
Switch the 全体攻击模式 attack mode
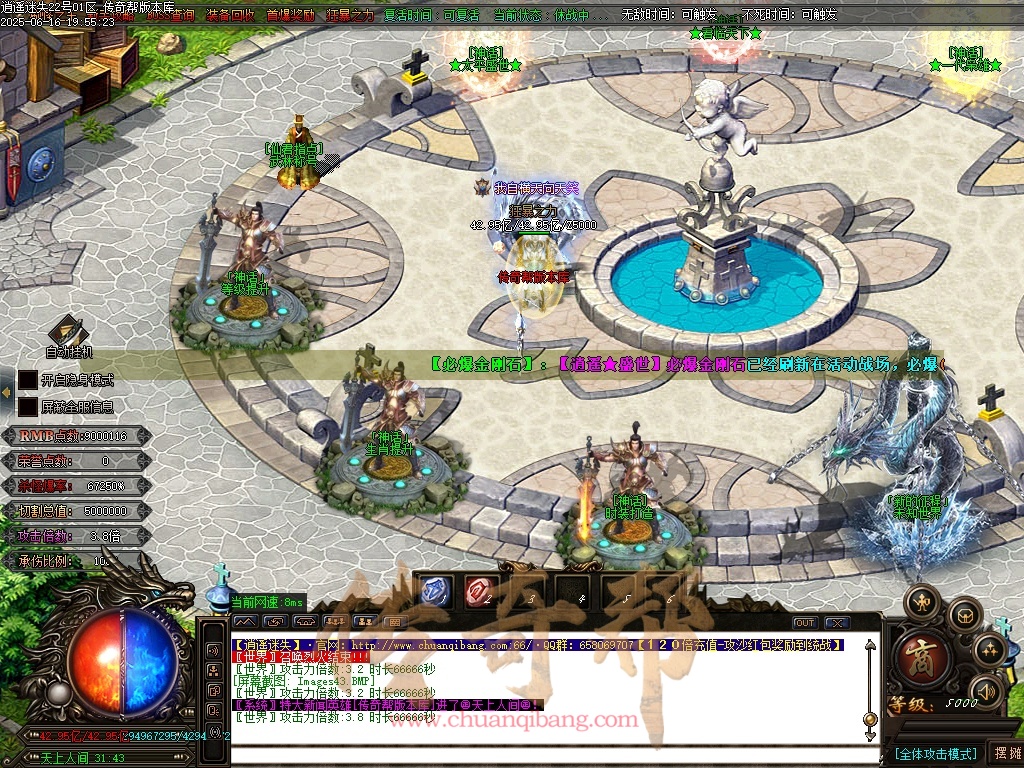935,753
